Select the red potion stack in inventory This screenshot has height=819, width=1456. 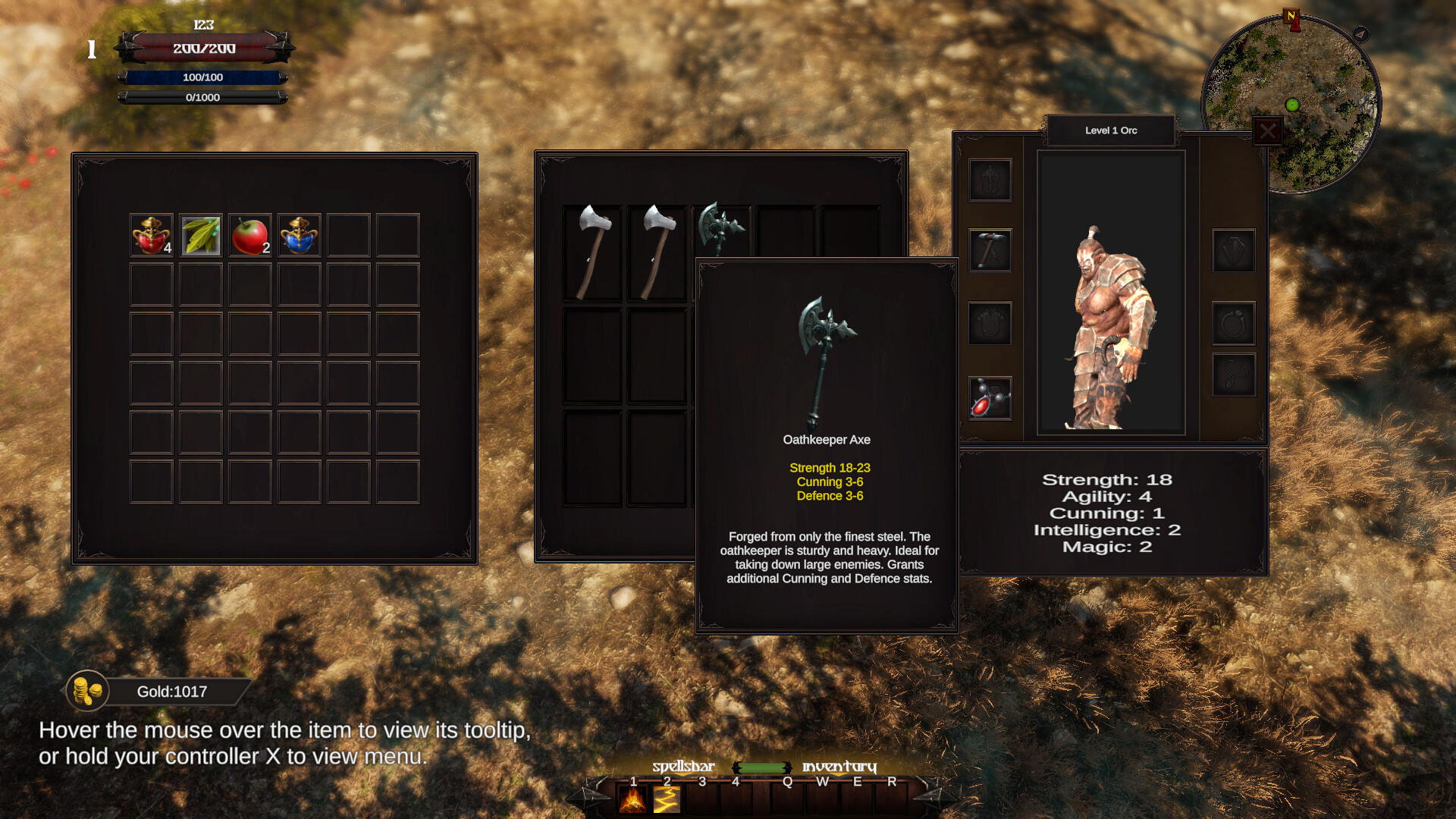click(x=151, y=235)
